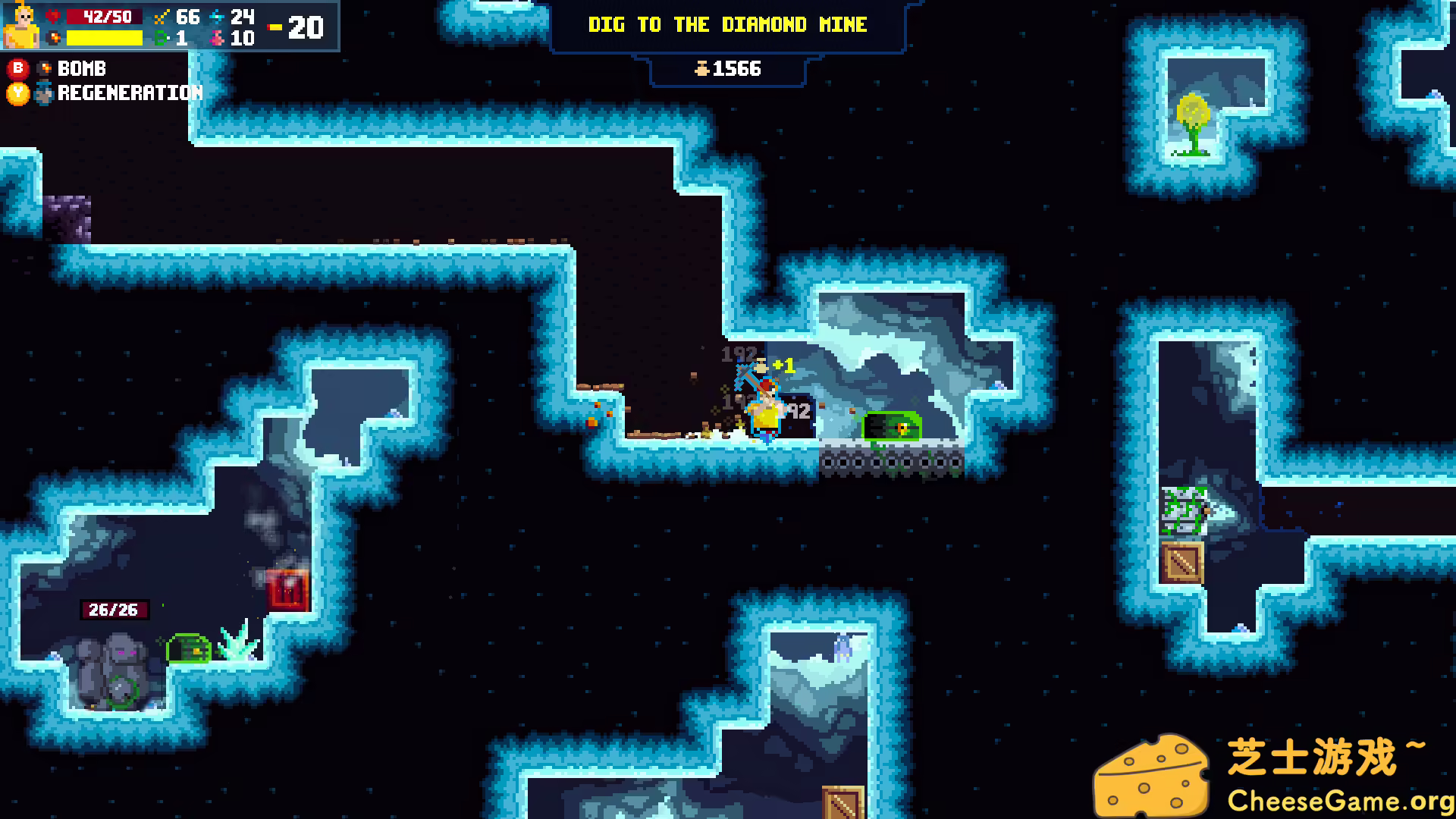Select the bomb ability icon labeled B

(x=43, y=69)
